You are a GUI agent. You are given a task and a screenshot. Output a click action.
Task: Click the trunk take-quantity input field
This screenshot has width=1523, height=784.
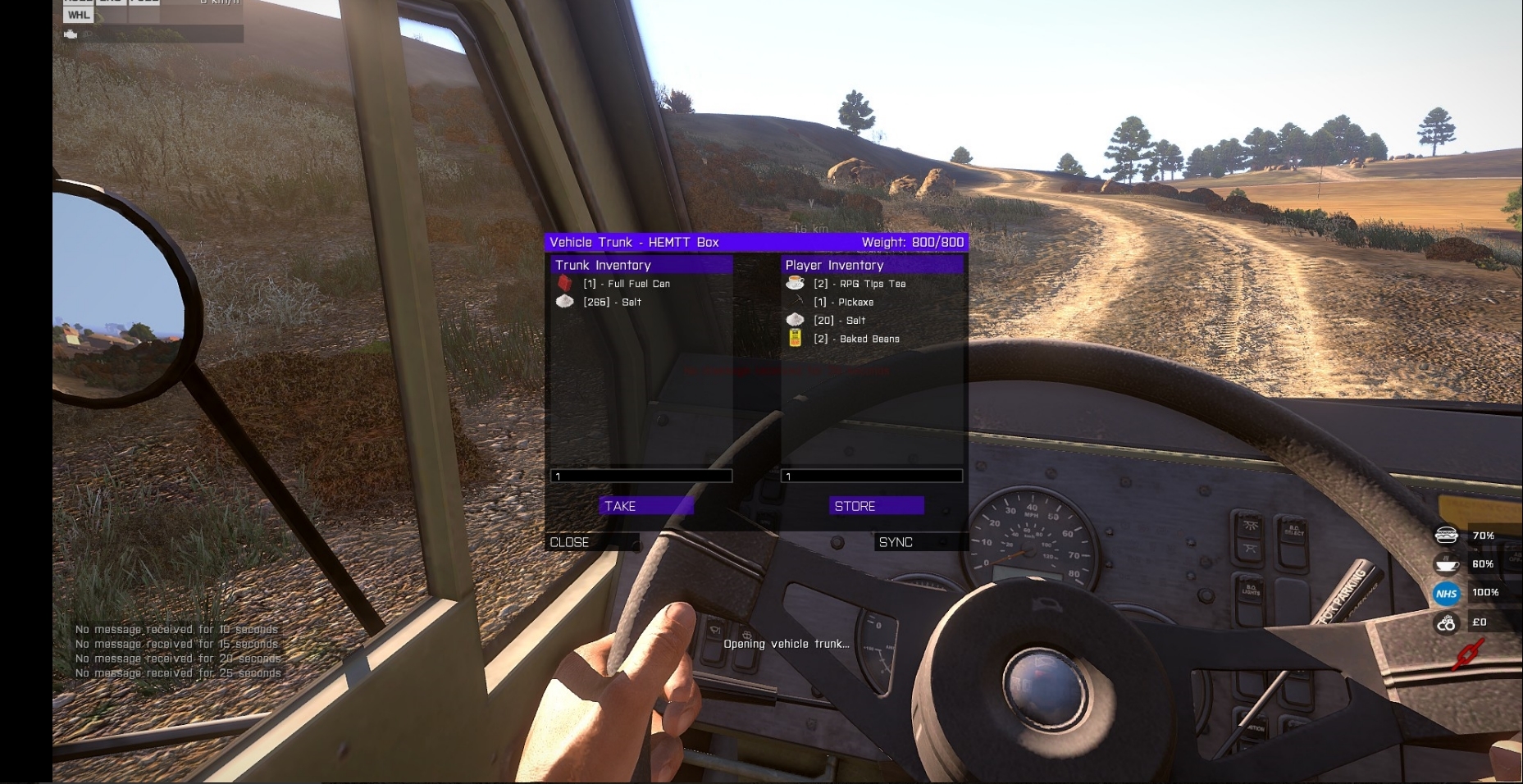click(641, 476)
